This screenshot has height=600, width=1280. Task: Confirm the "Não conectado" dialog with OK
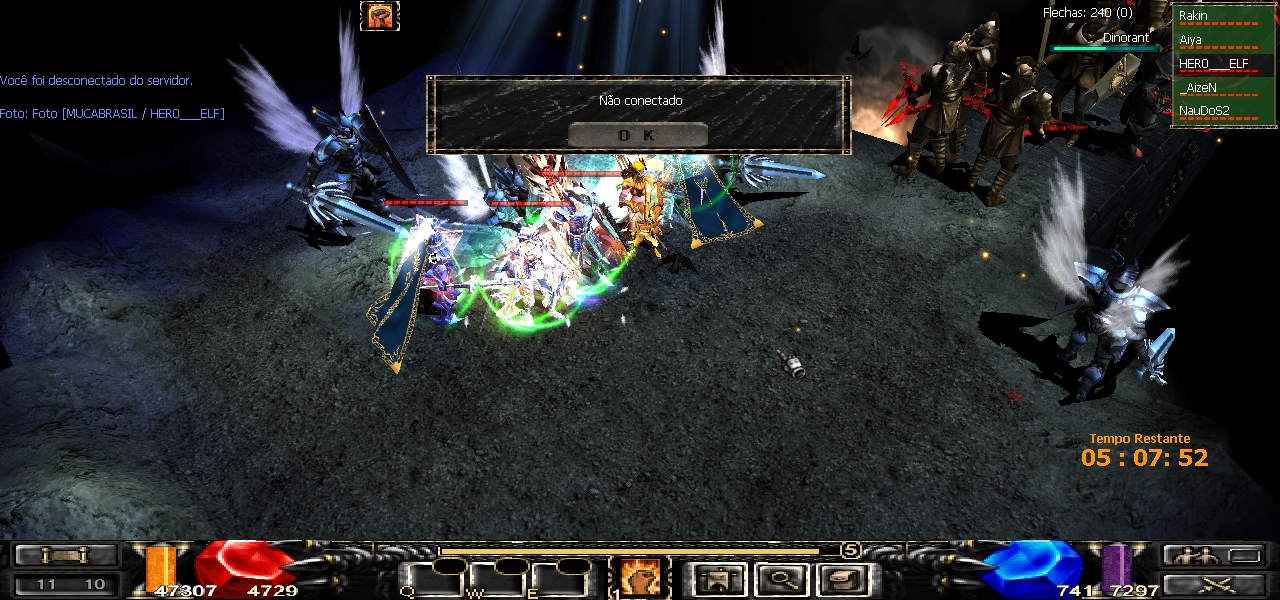[637, 135]
